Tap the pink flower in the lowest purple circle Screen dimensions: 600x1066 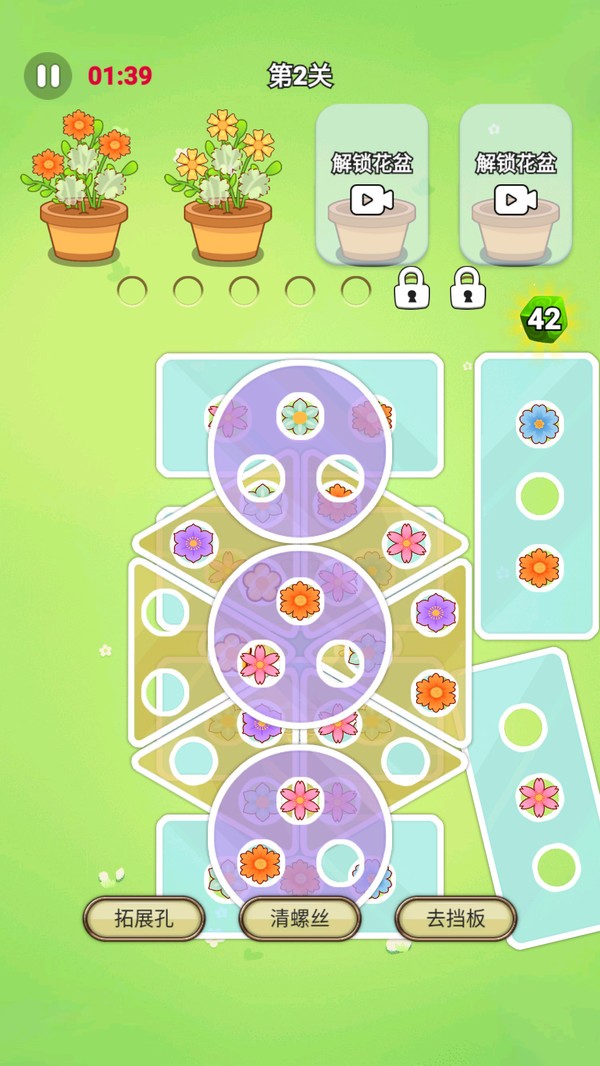300,798
